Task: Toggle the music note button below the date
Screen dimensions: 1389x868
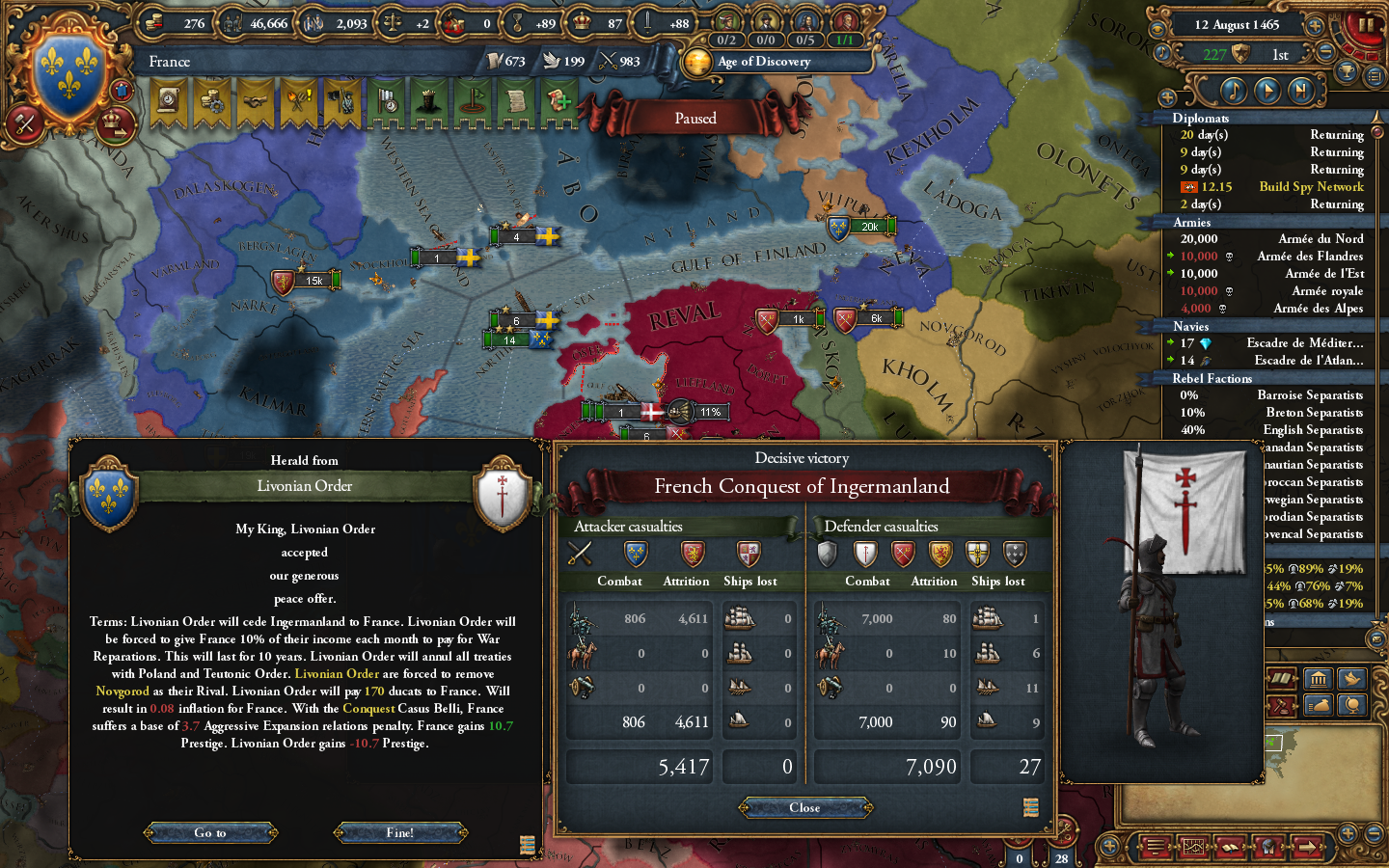Action: 1160,52
